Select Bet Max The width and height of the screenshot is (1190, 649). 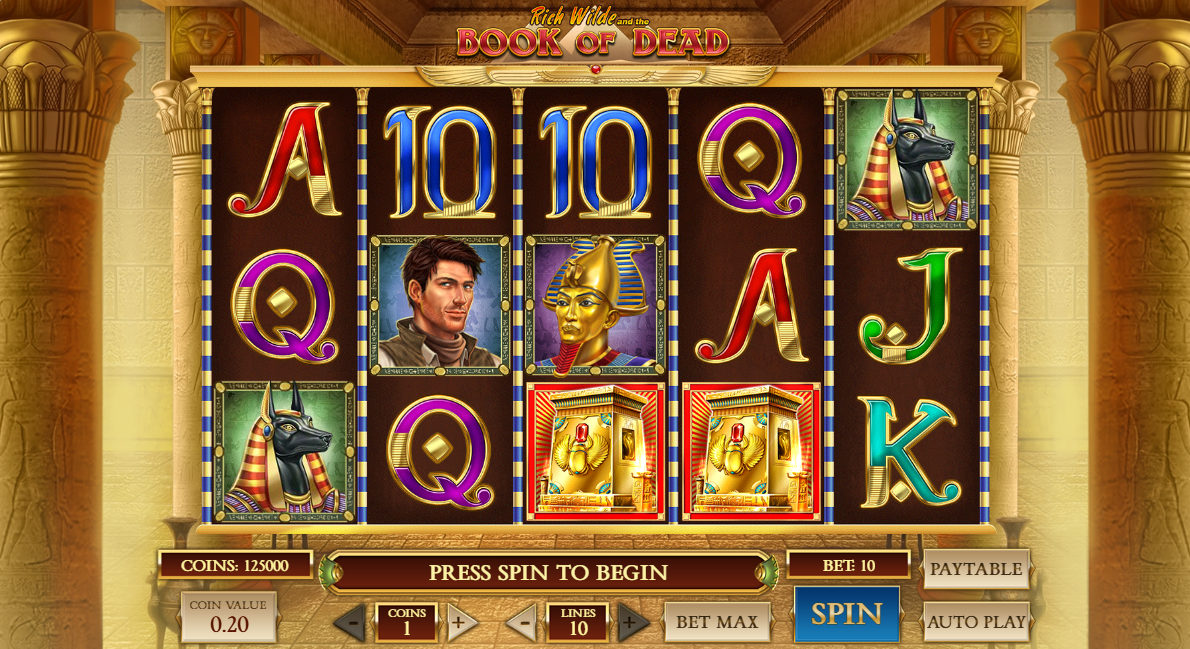tap(717, 622)
